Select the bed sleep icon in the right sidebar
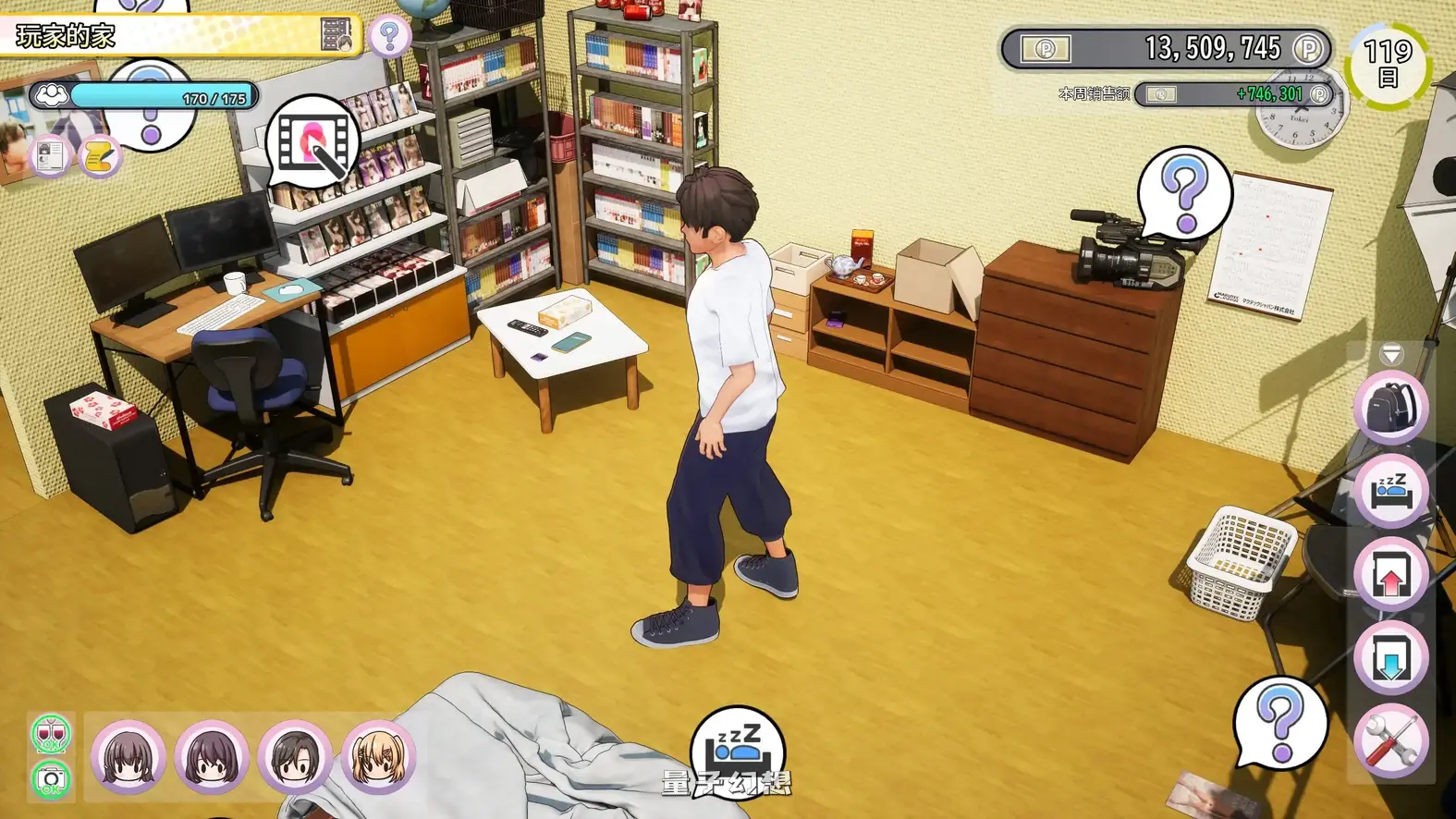 pos(1390,491)
